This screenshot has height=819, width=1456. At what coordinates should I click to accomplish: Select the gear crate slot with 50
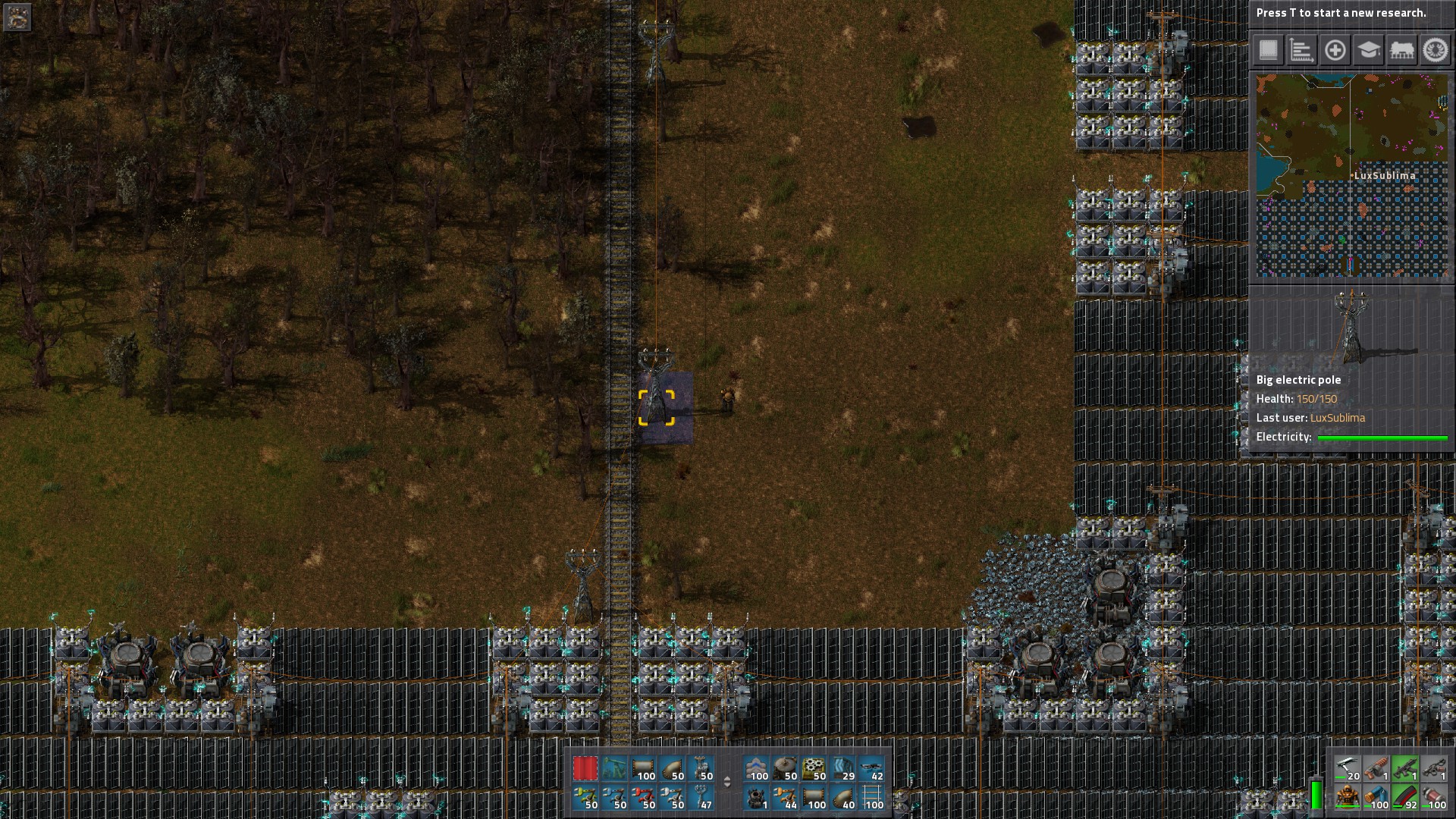pos(814,769)
